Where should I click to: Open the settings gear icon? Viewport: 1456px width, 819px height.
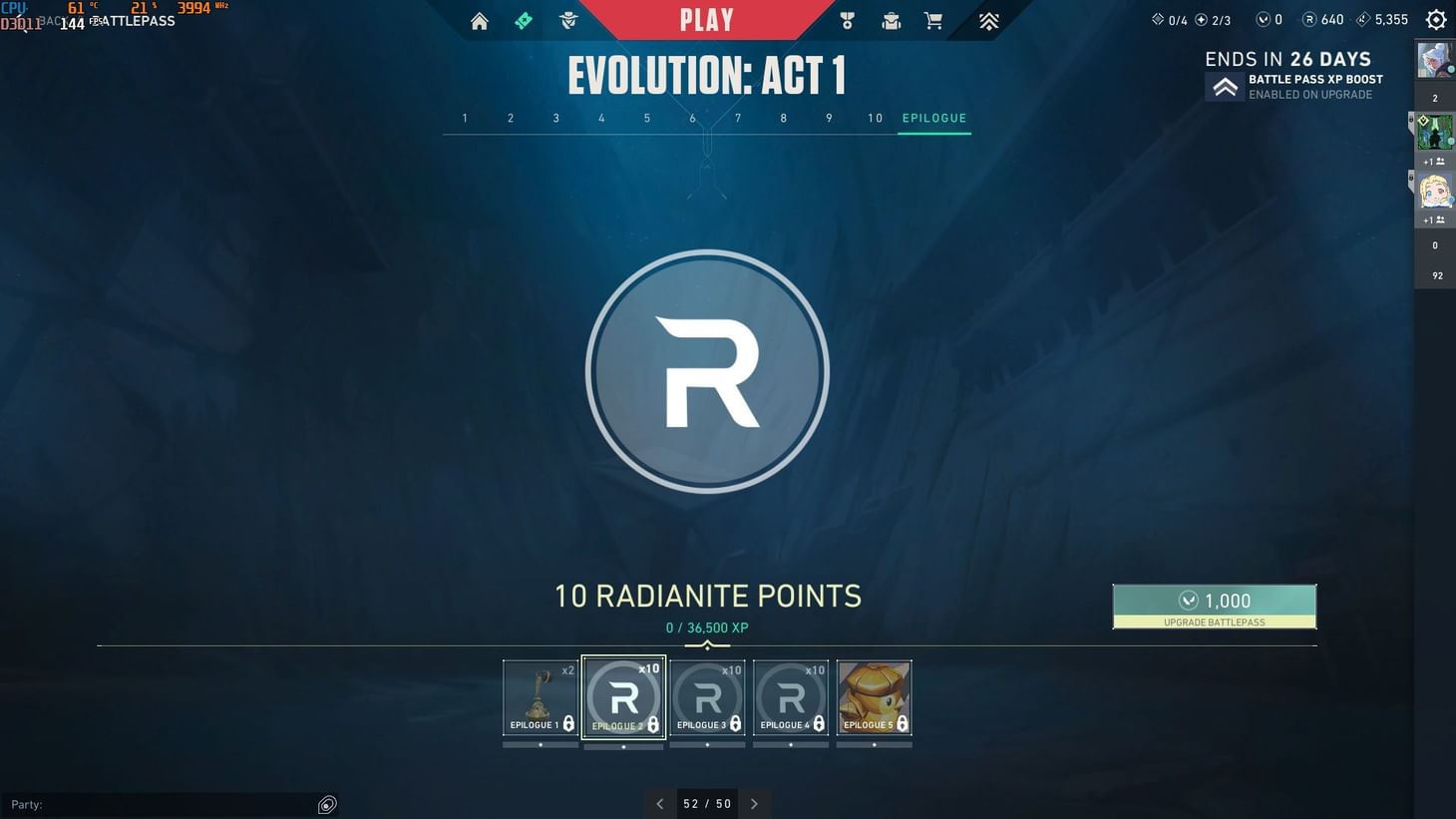1435,18
